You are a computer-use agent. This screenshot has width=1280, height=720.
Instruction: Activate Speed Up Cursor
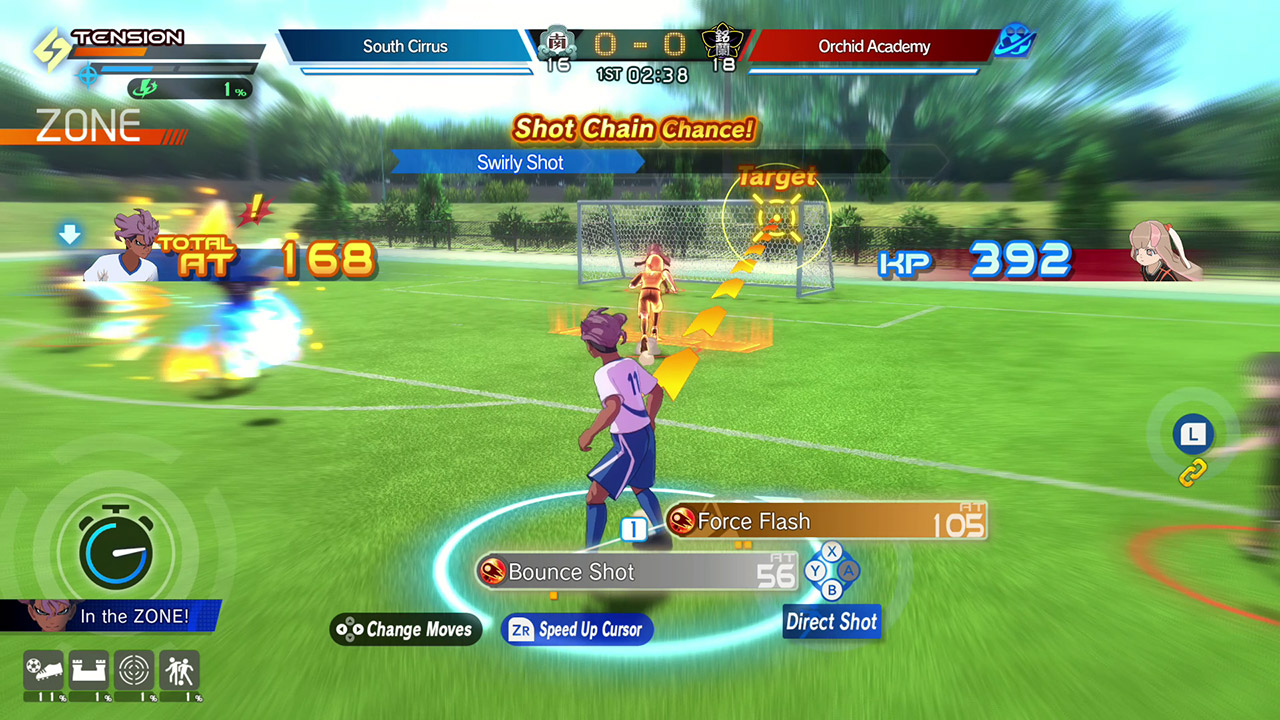(x=577, y=629)
